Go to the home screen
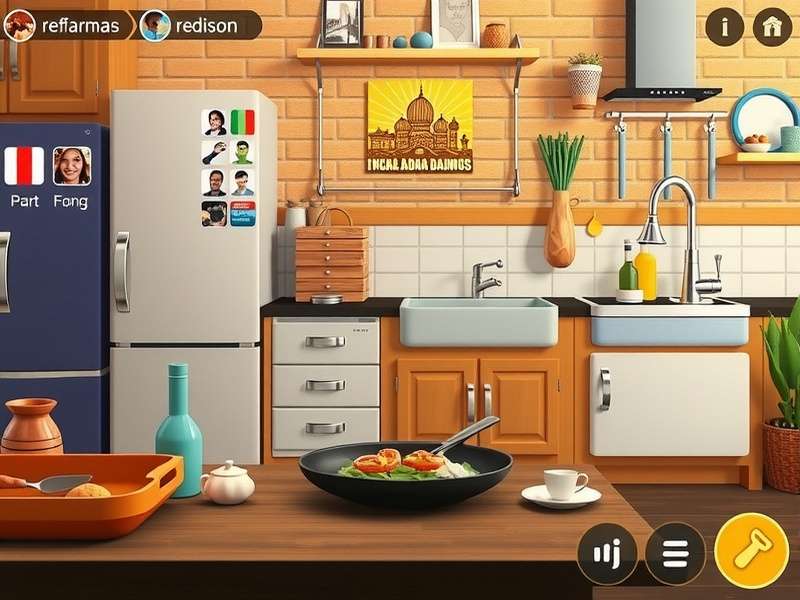Image resolution: width=800 pixels, height=600 pixels. coord(772,27)
